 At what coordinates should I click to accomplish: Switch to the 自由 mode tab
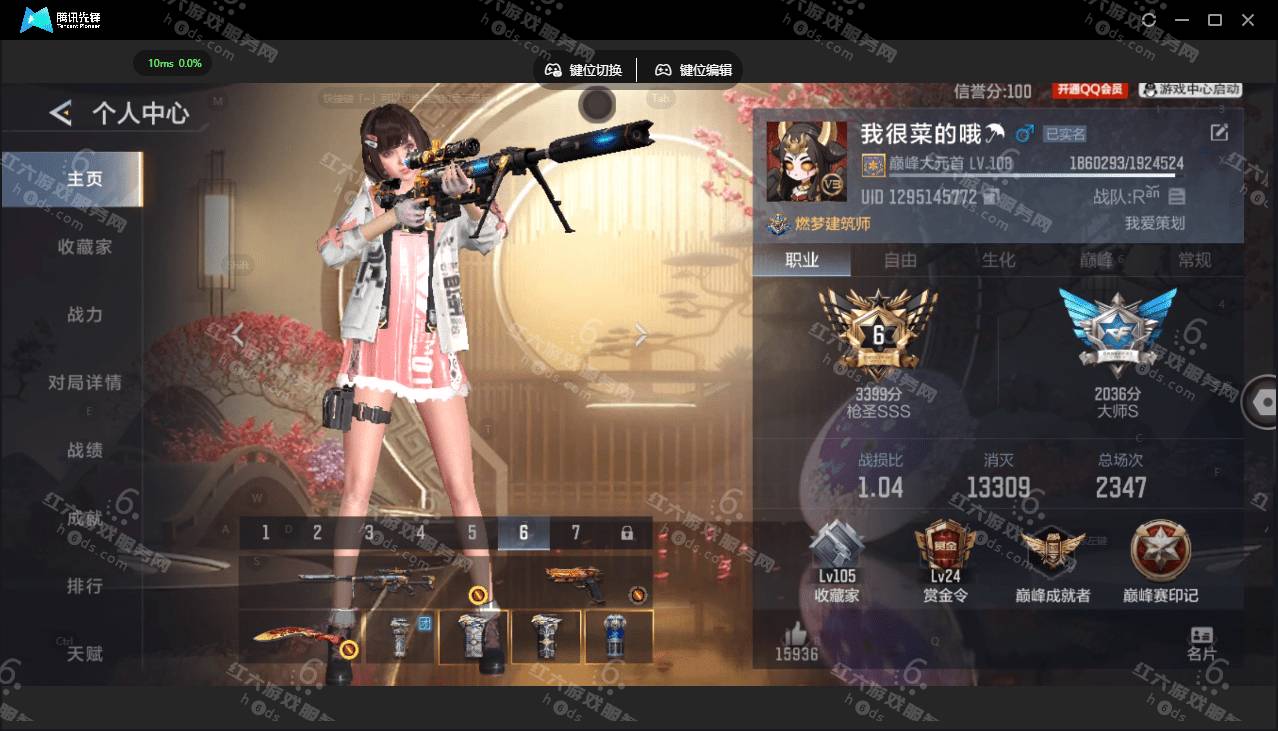click(900, 260)
